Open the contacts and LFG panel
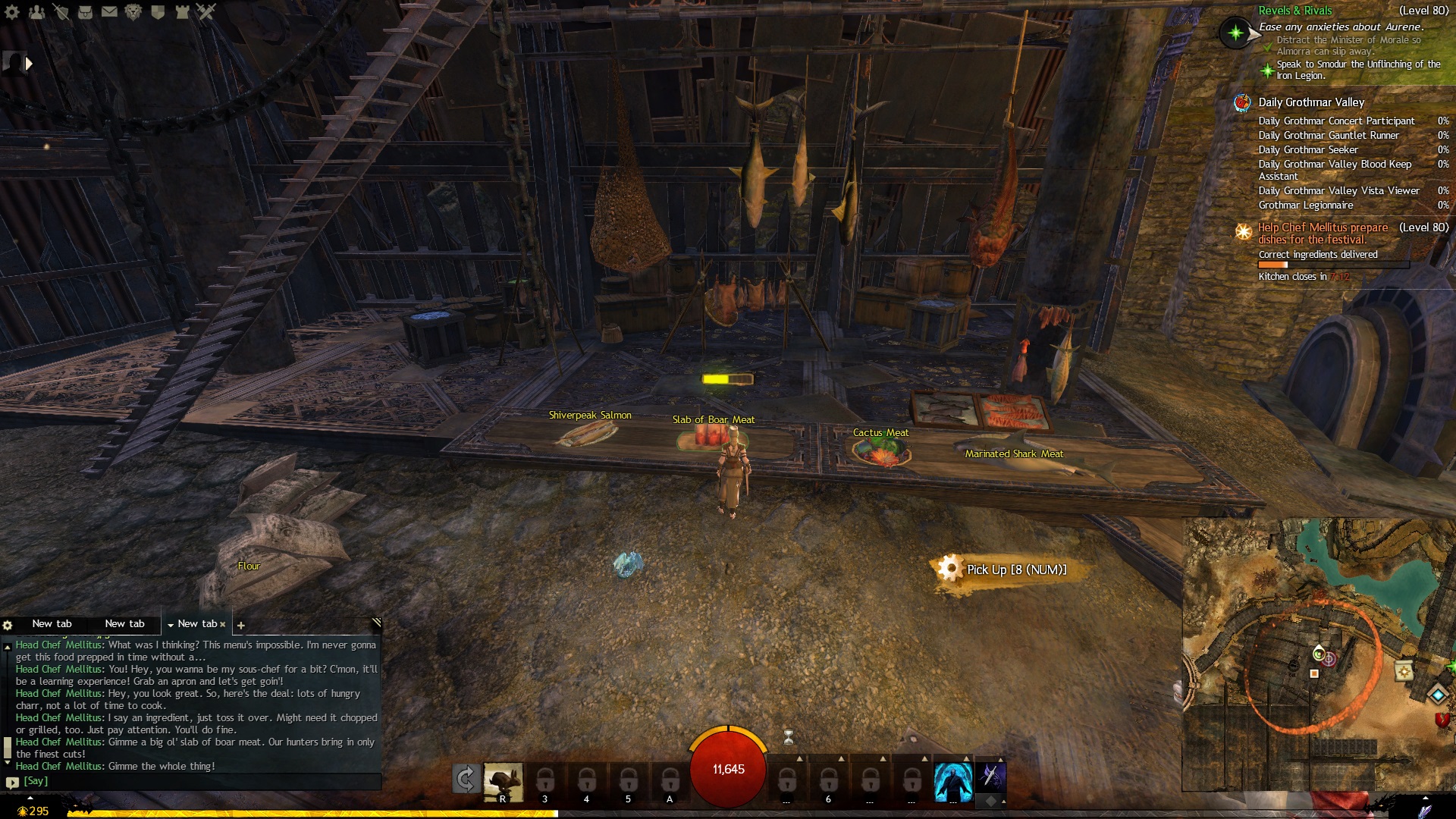The height and width of the screenshot is (819, 1456). [x=36, y=12]
